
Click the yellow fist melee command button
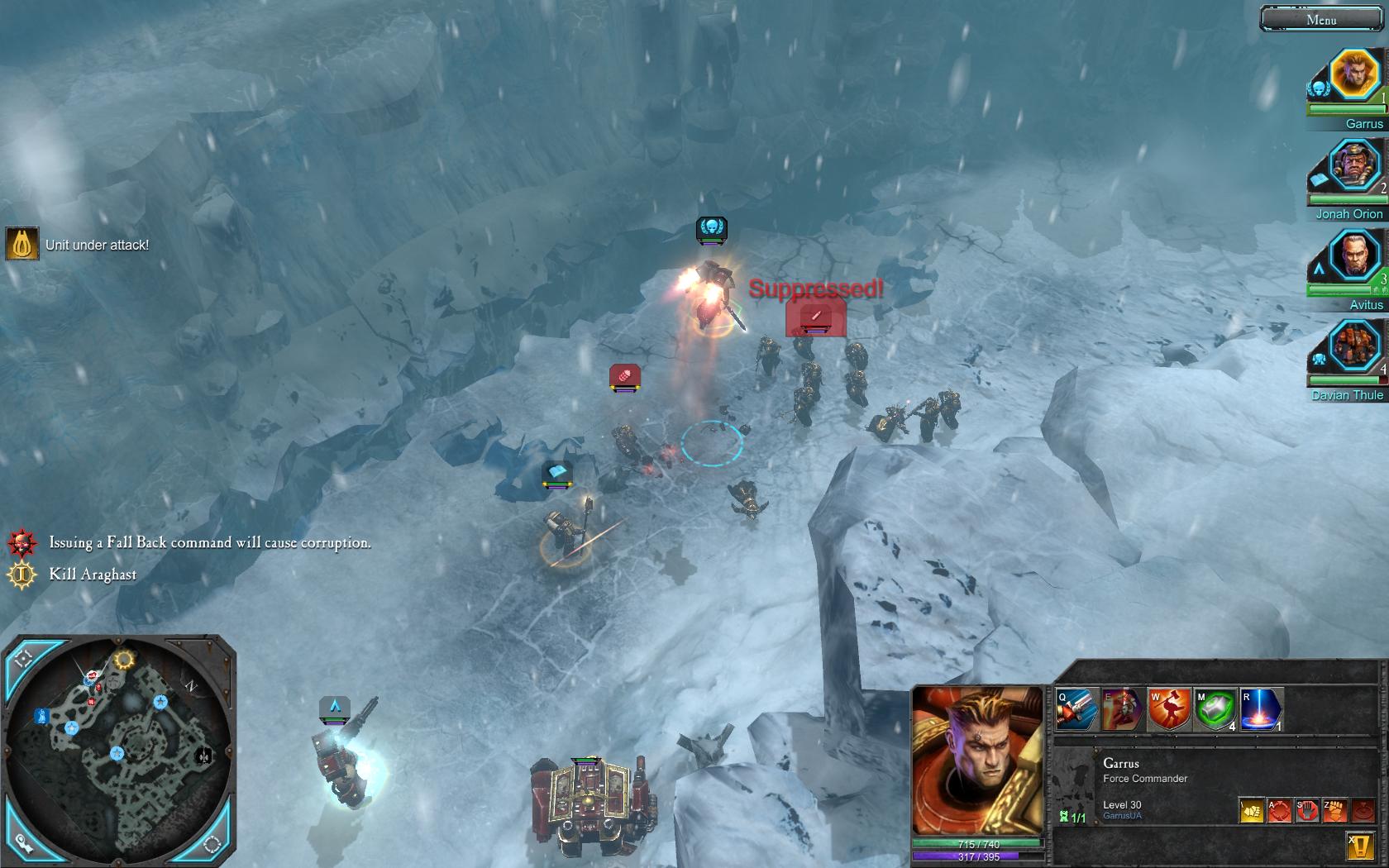tap(1252, 810)
